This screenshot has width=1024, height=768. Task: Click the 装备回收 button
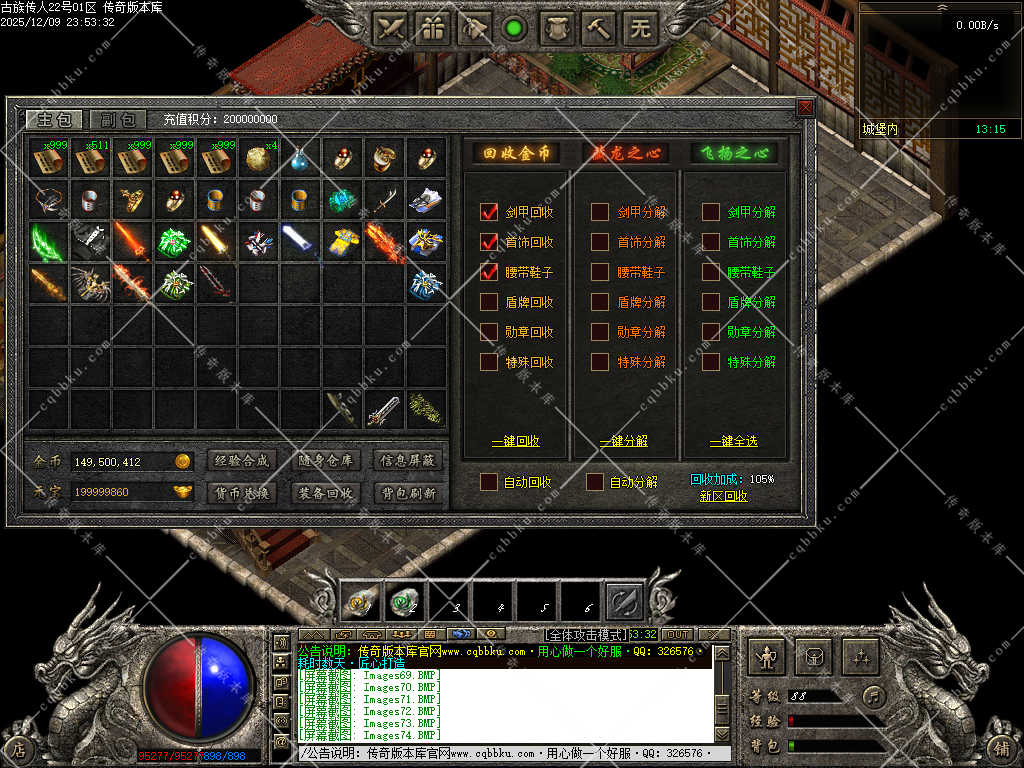[x=325, y=493]
